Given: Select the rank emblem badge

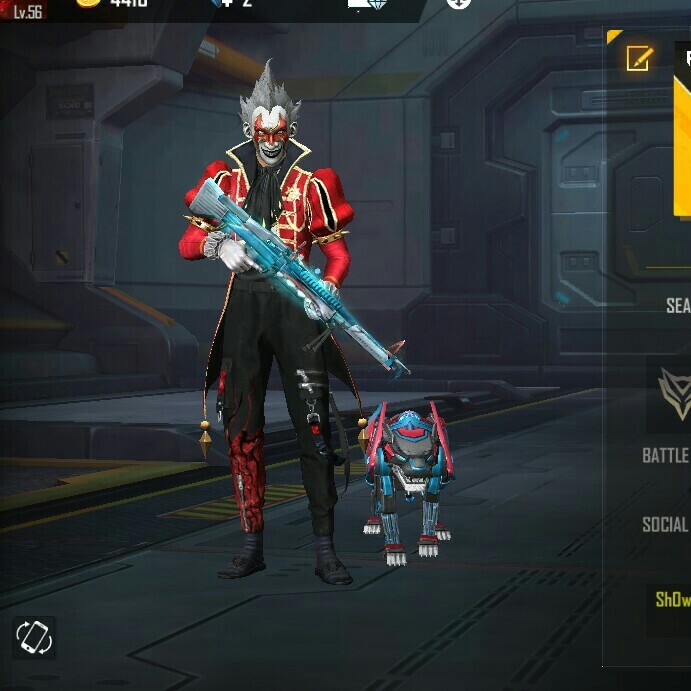Looking at the screenshot, I should pos(675,392).
